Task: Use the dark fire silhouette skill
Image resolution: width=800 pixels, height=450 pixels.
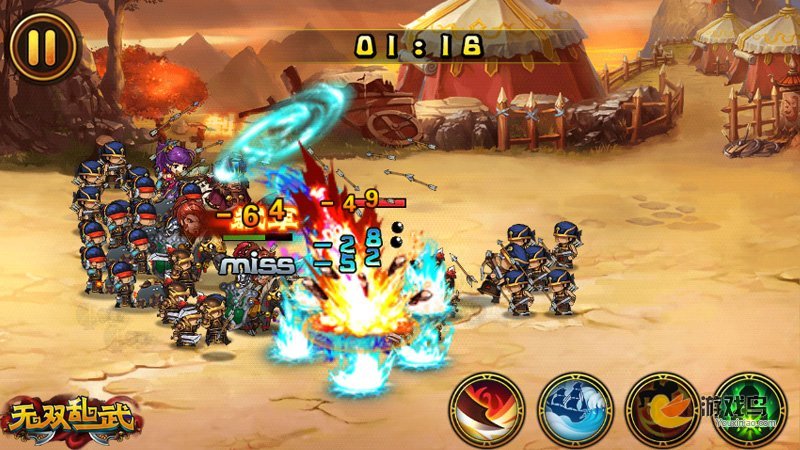Action: point(661,409)
